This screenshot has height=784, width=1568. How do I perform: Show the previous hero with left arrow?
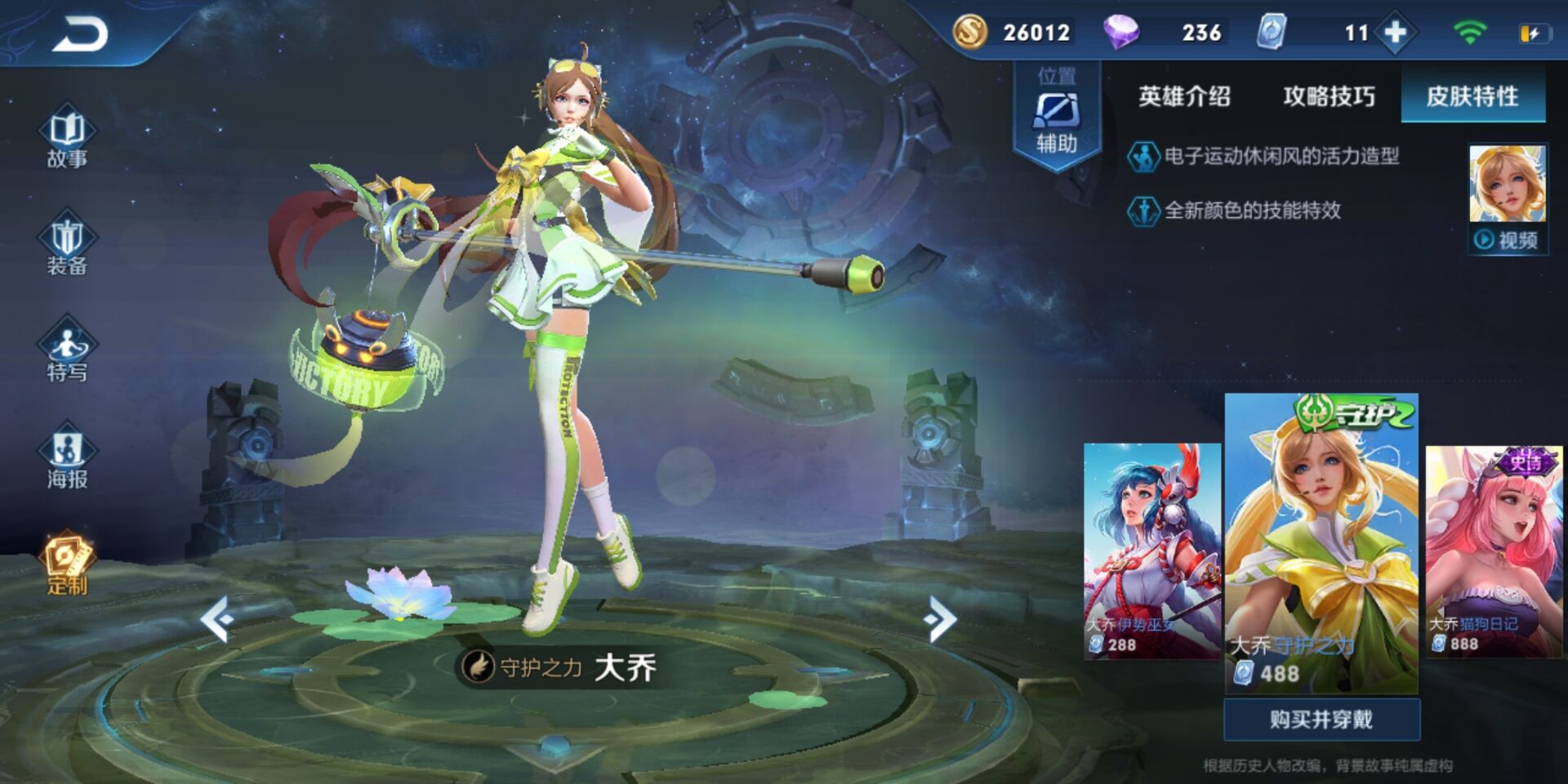(x=218, y=620)
